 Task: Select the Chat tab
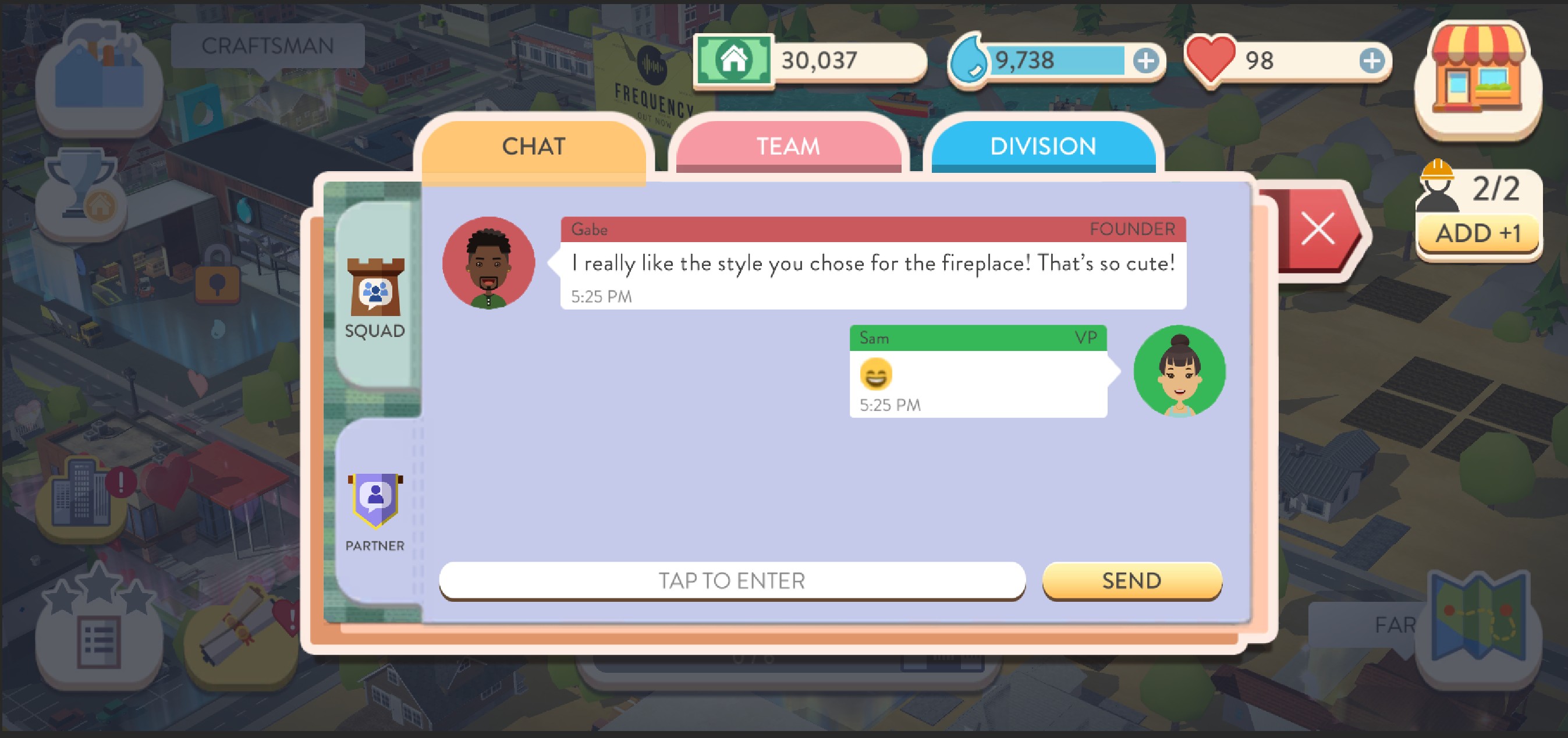(x=533, y=147)
